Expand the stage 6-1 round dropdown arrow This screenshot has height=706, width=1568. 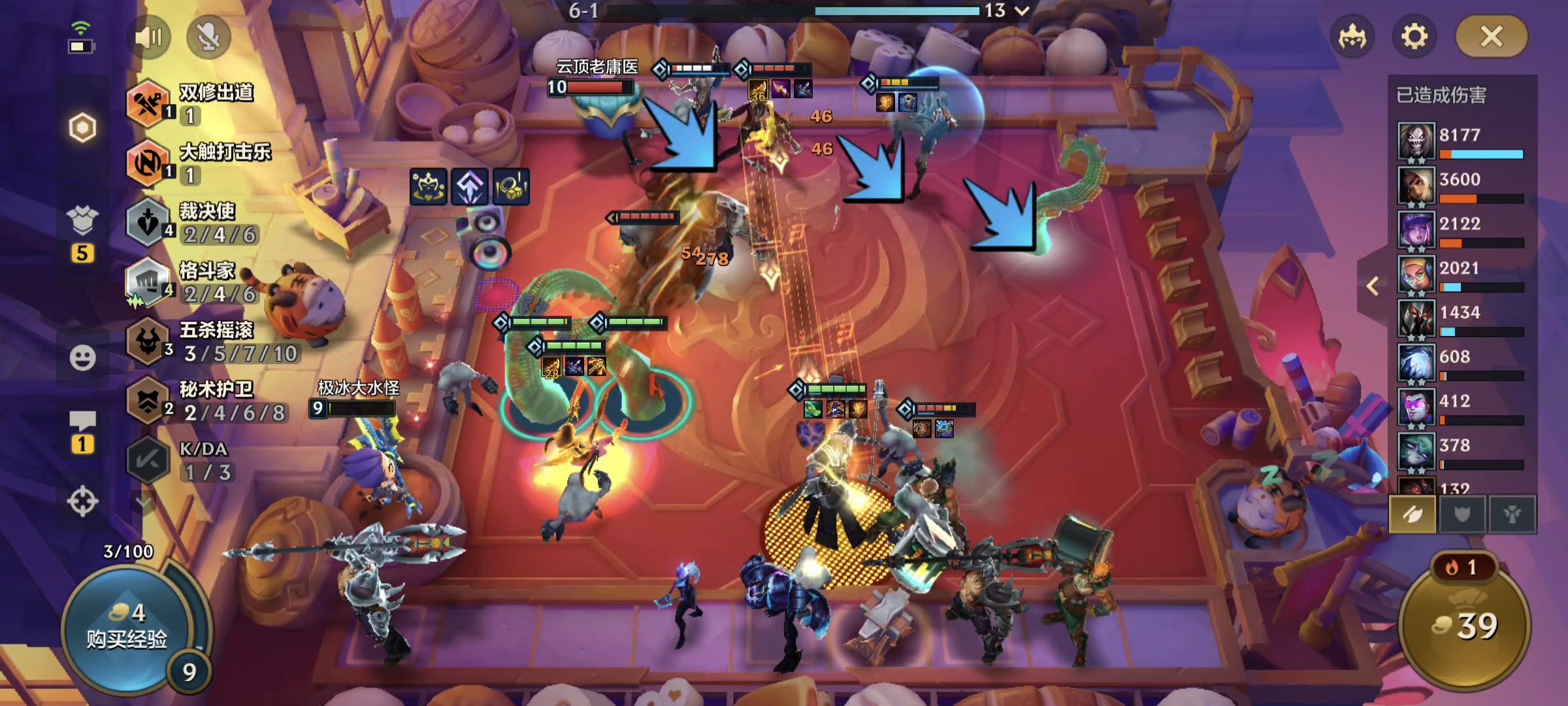1022,10
